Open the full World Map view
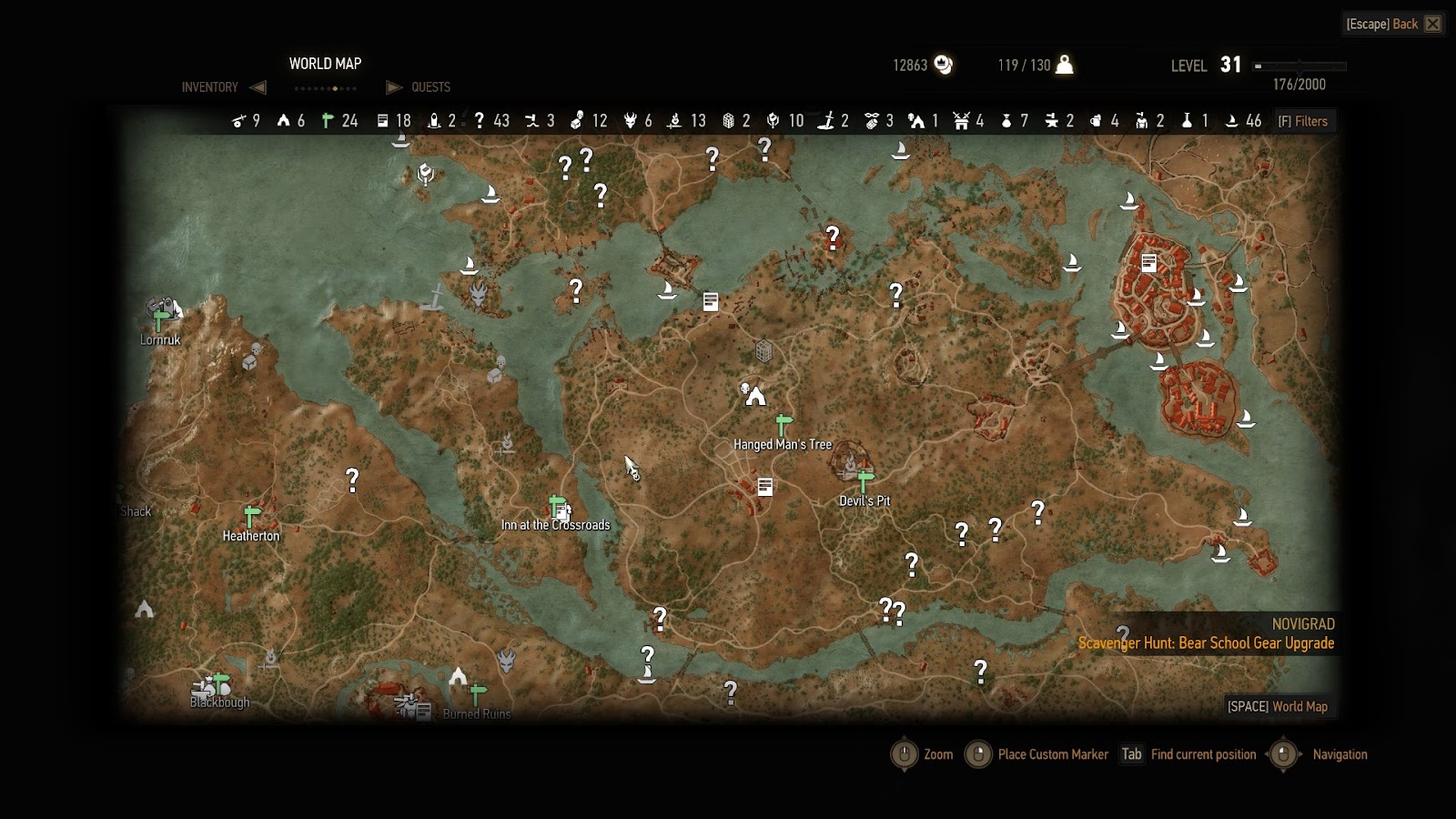The height and width of the screenshot is (819, 1456). (1278, 706)
